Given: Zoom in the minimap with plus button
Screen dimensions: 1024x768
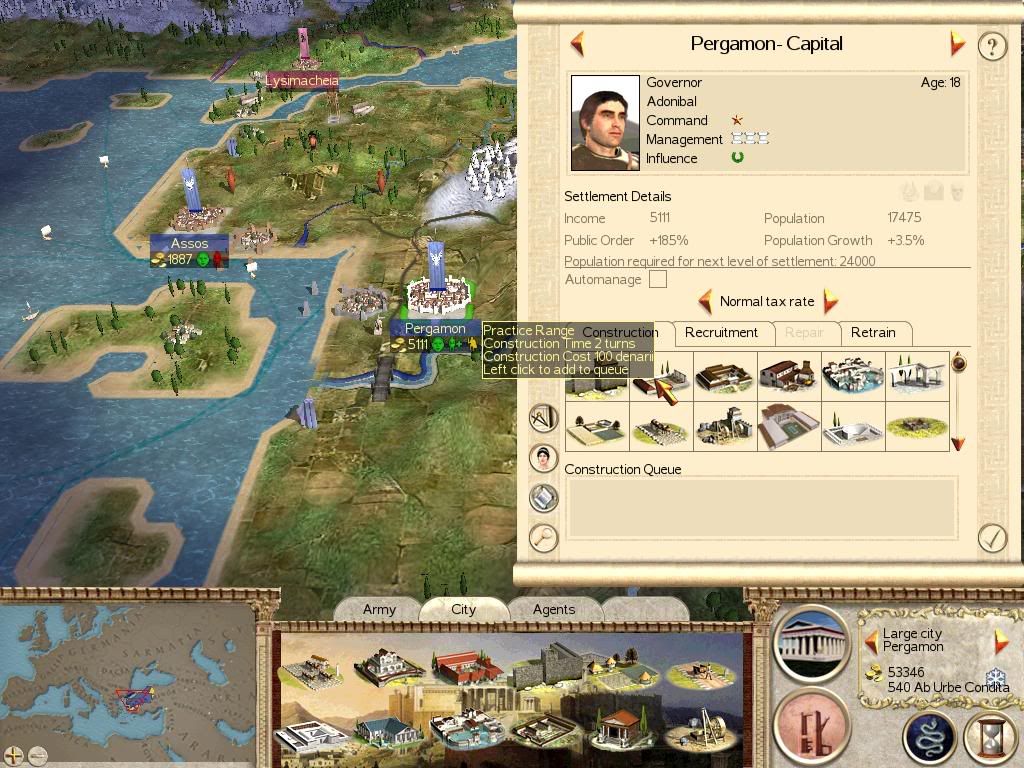Looking at the screenshot, I should point(14,755).
